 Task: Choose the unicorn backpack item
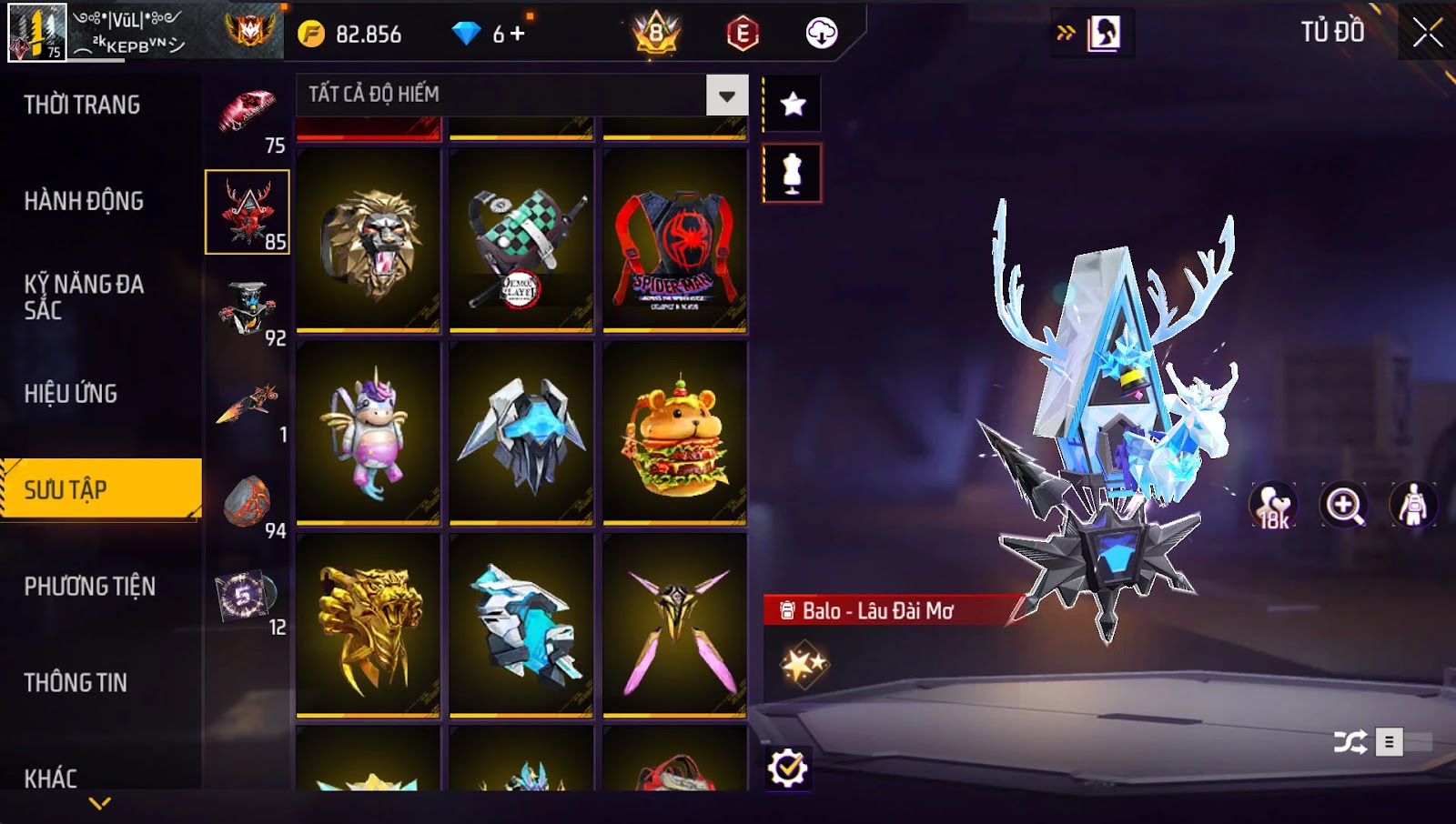[x=369, y=433]
